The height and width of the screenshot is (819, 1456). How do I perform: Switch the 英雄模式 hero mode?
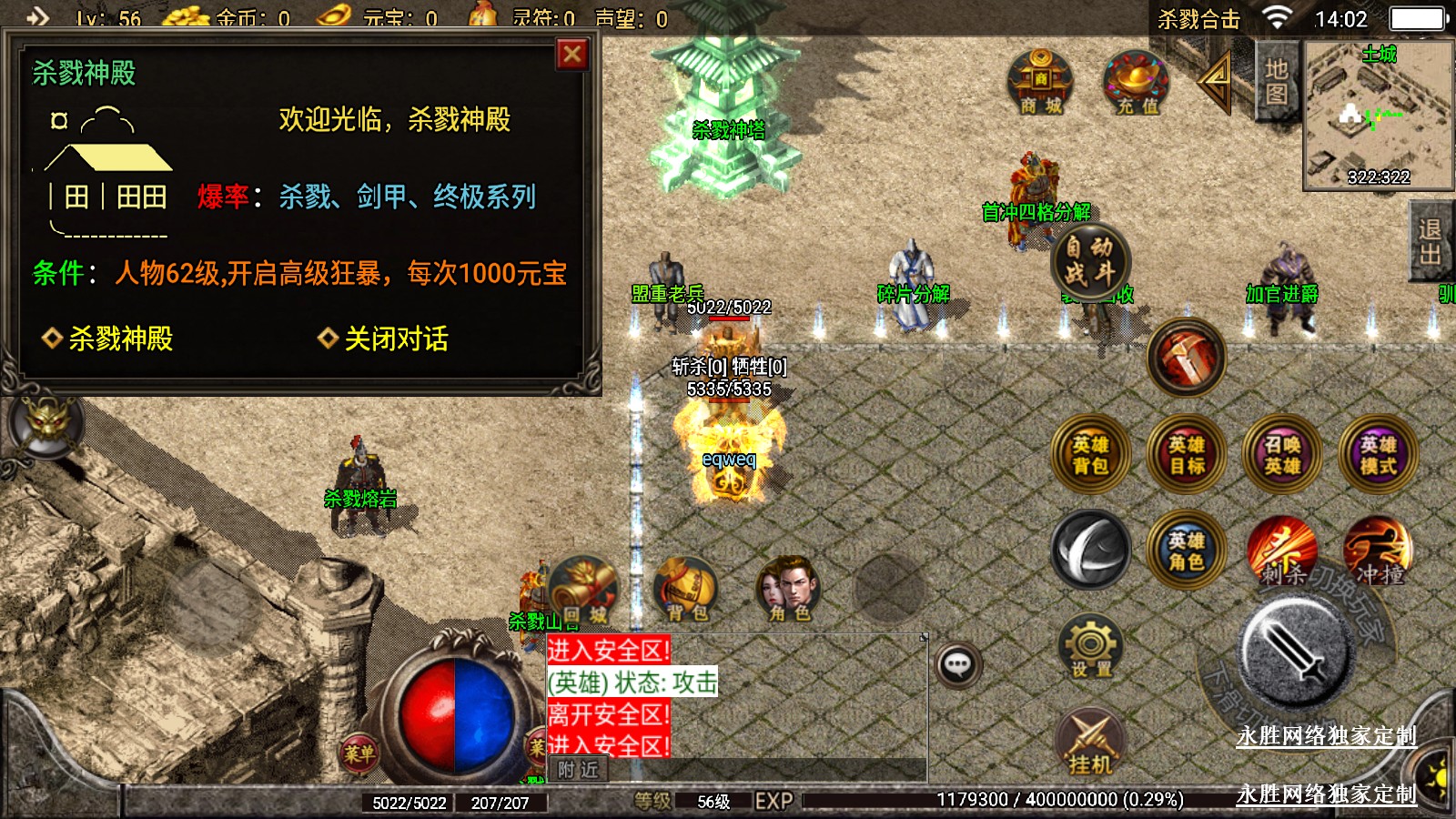coord(1378,455)
